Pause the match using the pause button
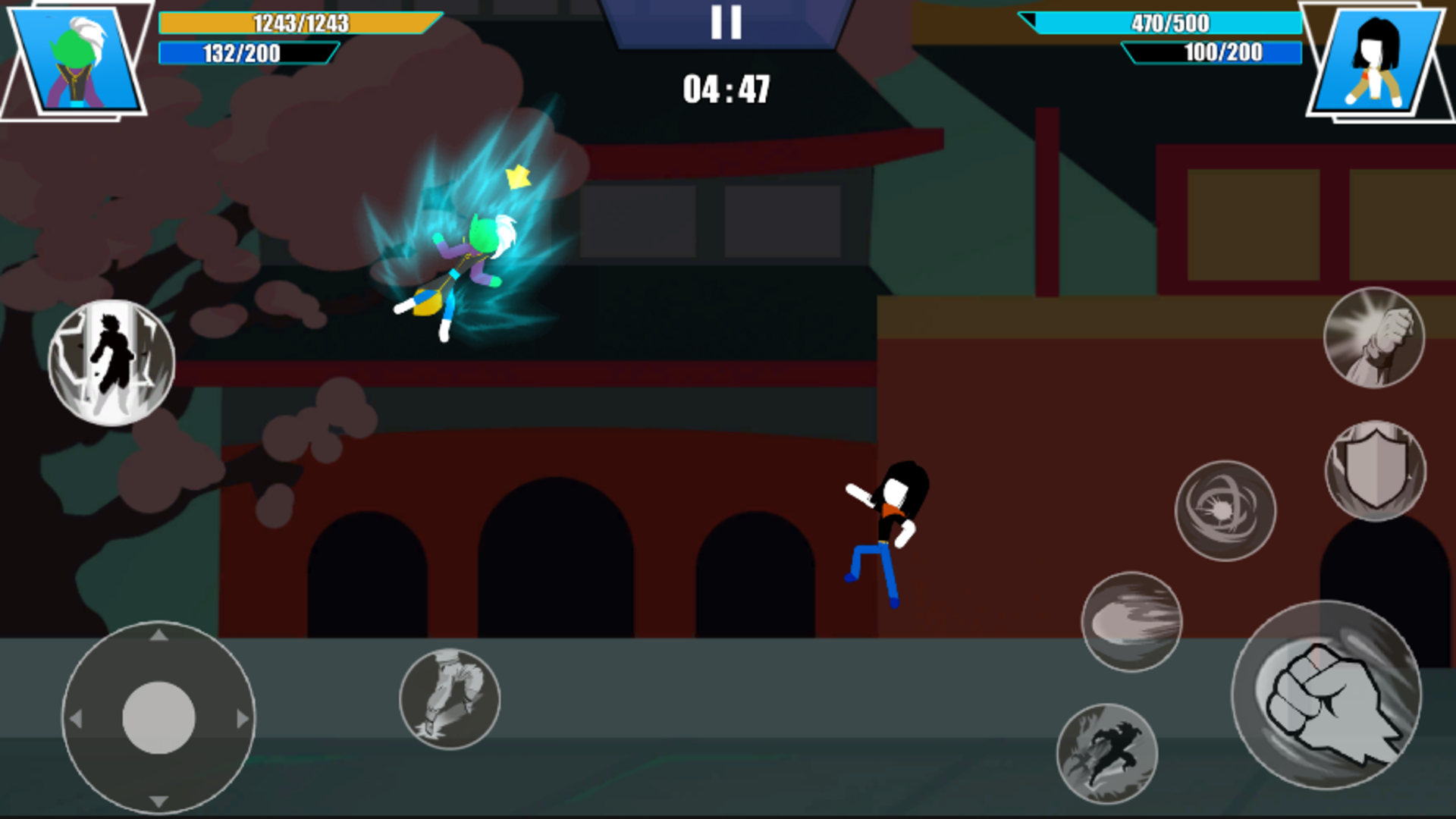 pyautogui.click(x=724, y=23)
